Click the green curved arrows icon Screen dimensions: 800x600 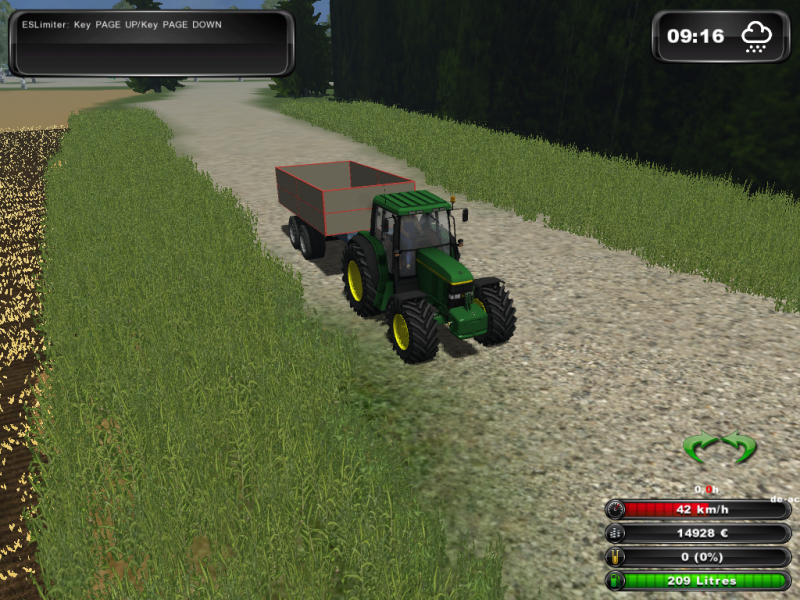719,447
